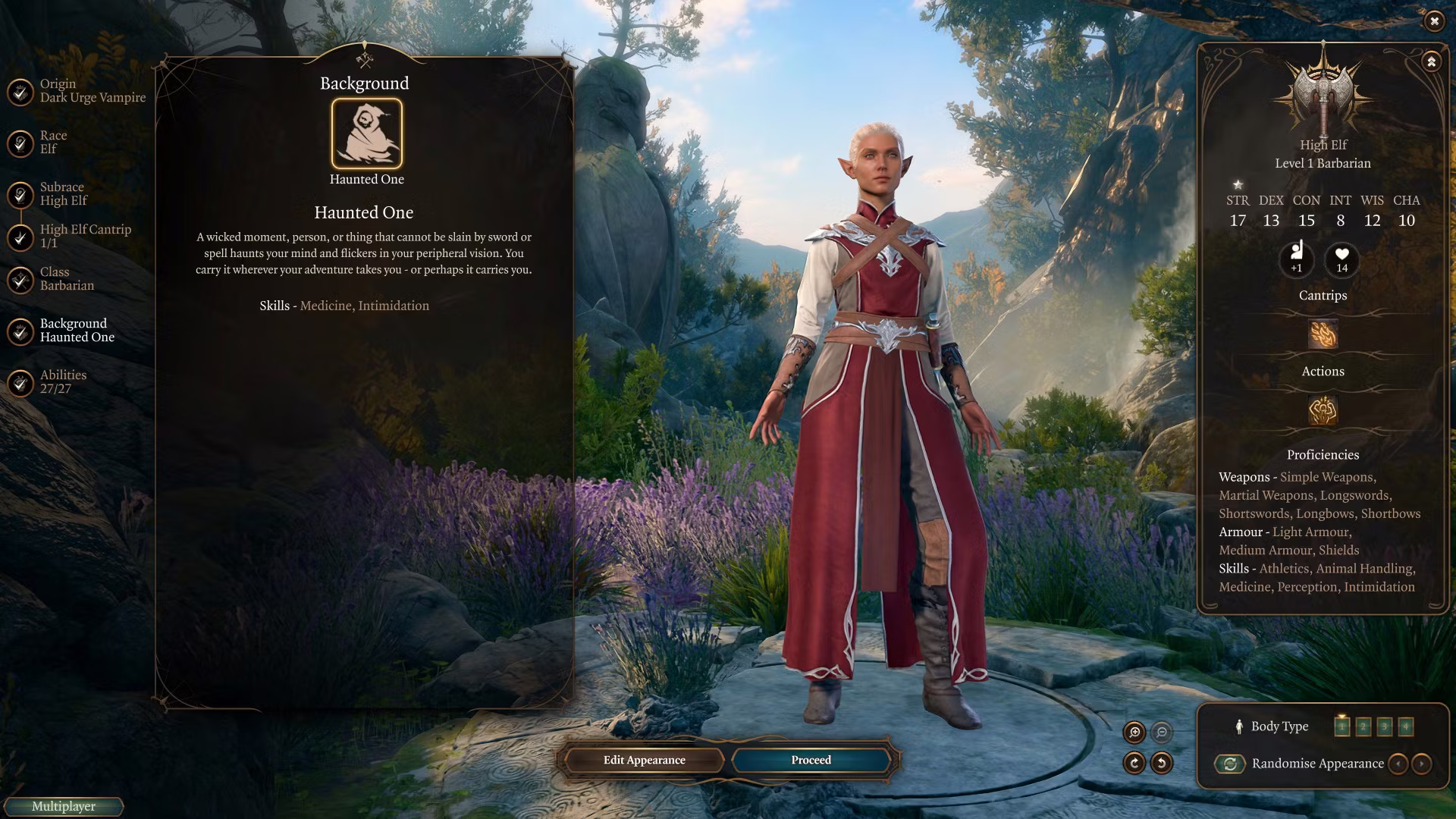The width and height of the screenshot is (1456, 819).
Task: Choose the Haunted One background icon
Action: tap(367, 133)
